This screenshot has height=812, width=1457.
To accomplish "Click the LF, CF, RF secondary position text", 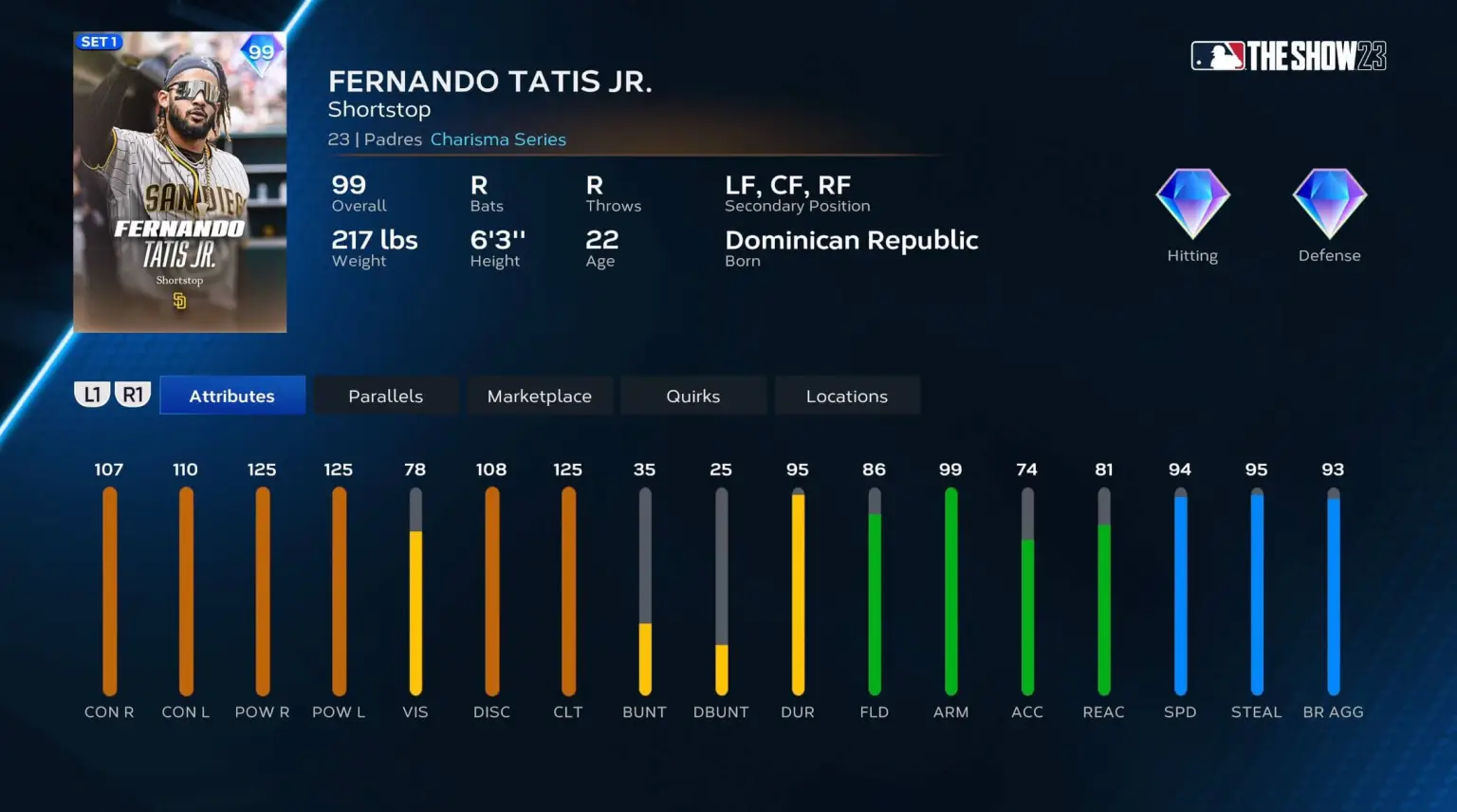I will click(x=787, y=185).
